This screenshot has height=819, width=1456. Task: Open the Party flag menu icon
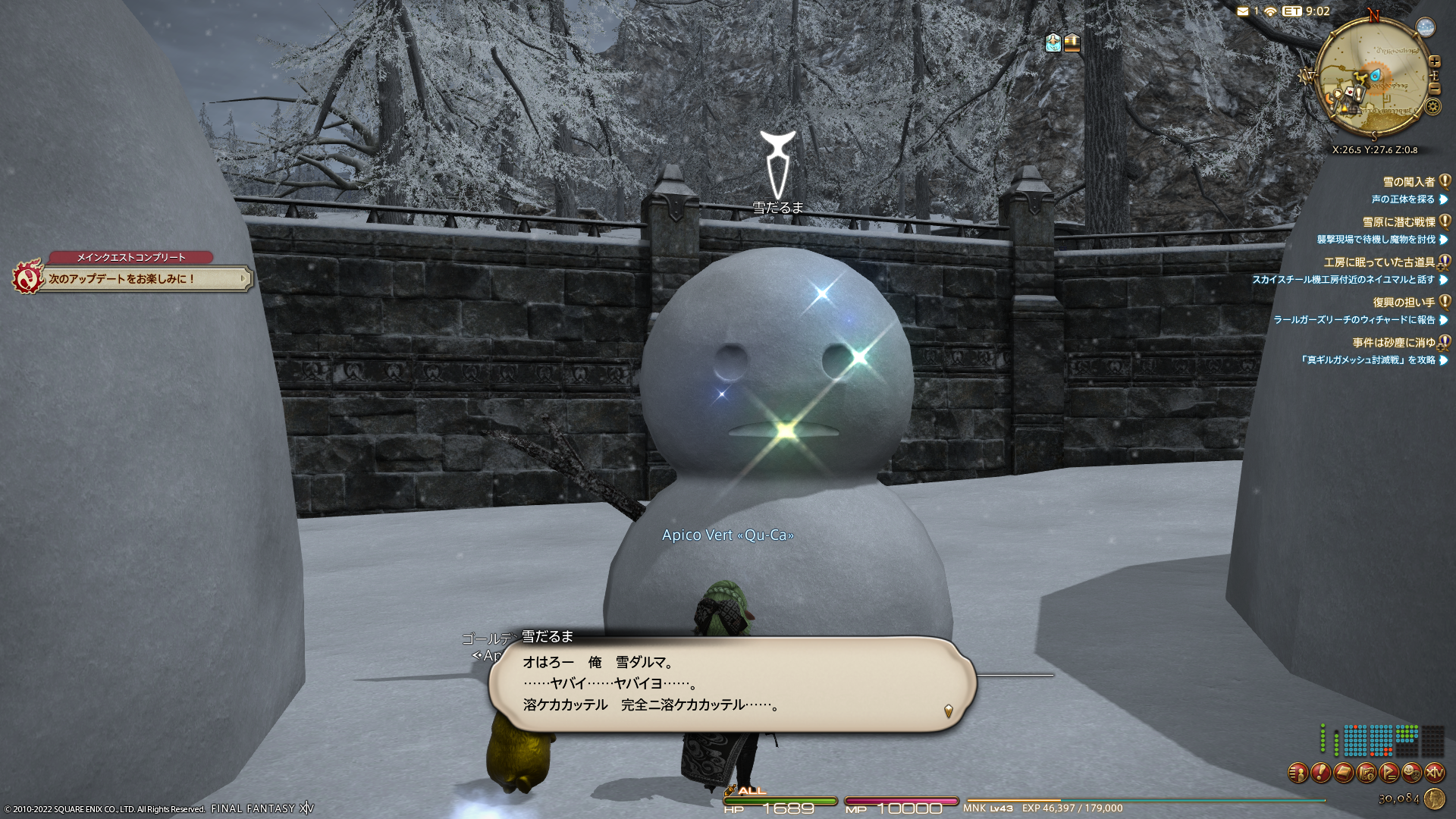click(x=1389, y=773)
